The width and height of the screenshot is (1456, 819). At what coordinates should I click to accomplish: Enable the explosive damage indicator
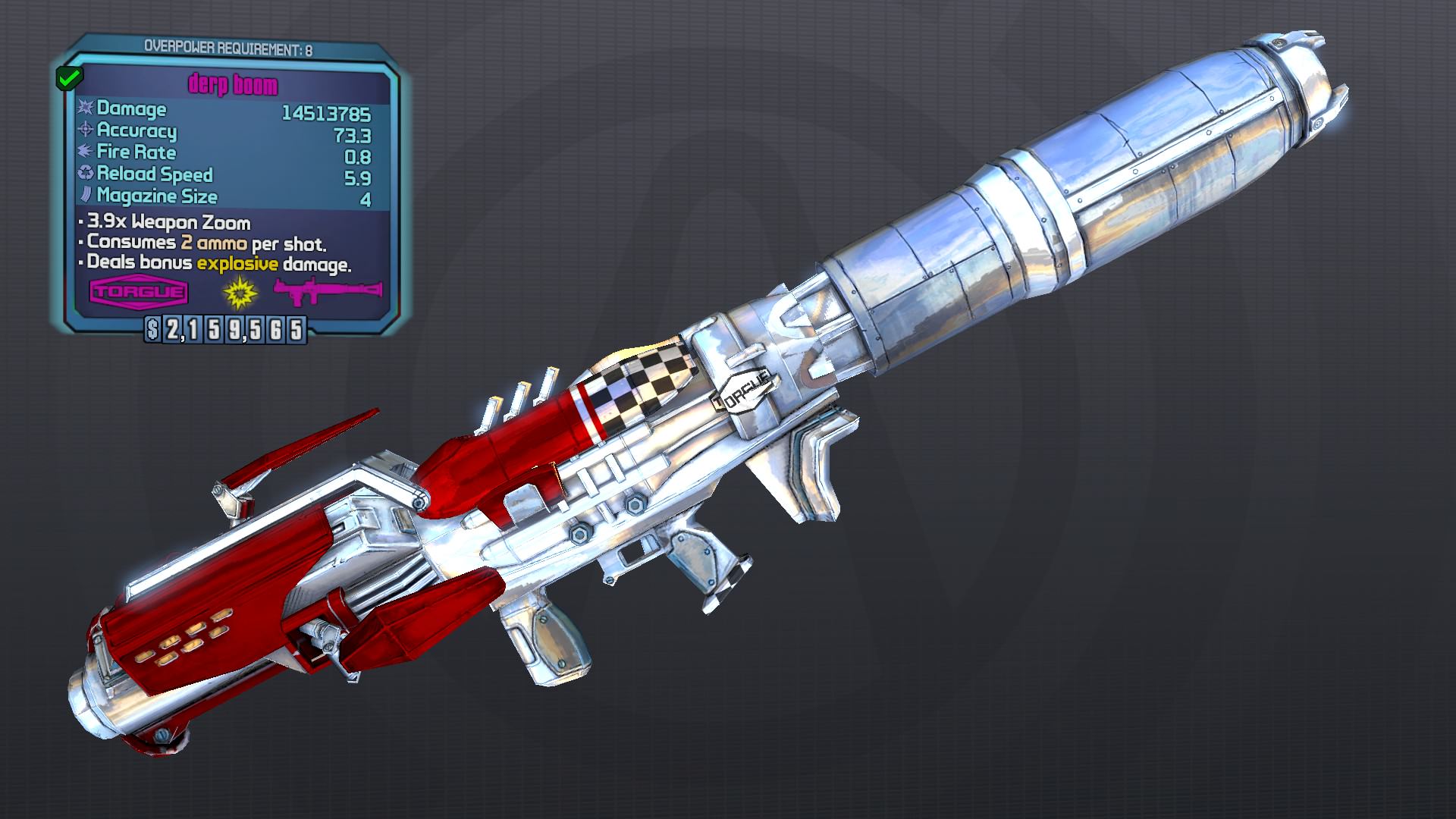[x=235, y=265]
